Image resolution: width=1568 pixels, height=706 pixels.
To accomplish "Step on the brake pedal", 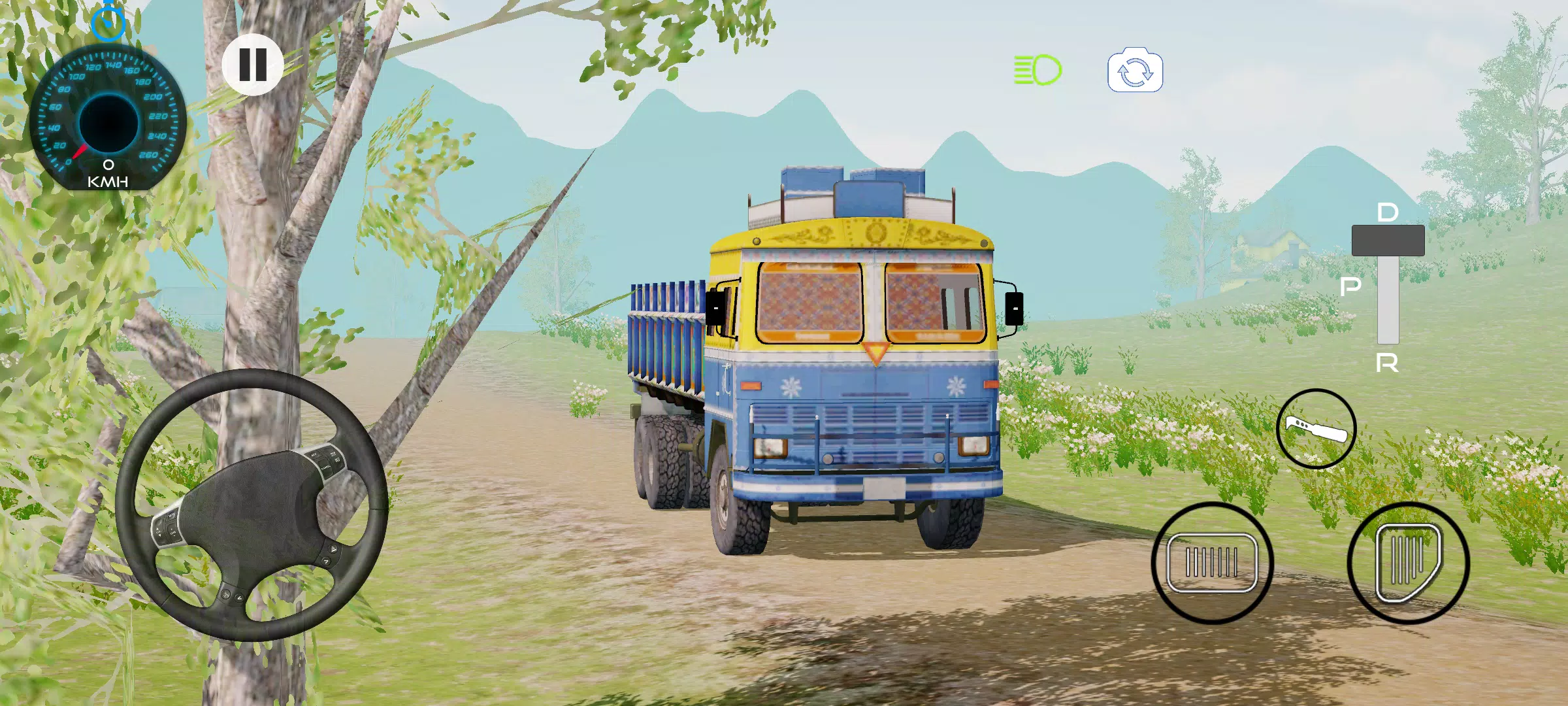I will point(1212,563).
